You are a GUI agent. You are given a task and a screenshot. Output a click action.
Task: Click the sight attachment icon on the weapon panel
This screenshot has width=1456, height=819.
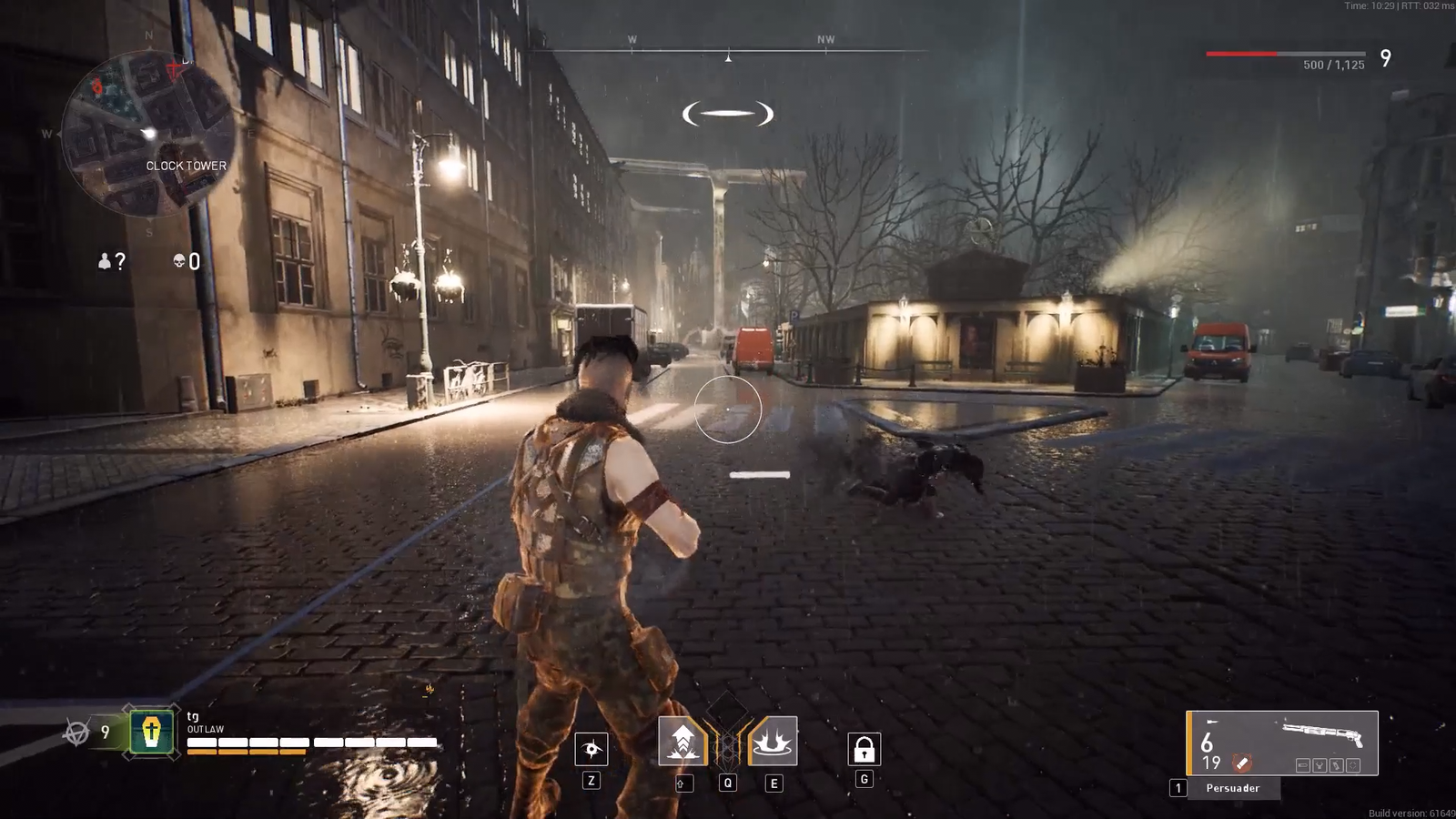tap(1319, 765)
